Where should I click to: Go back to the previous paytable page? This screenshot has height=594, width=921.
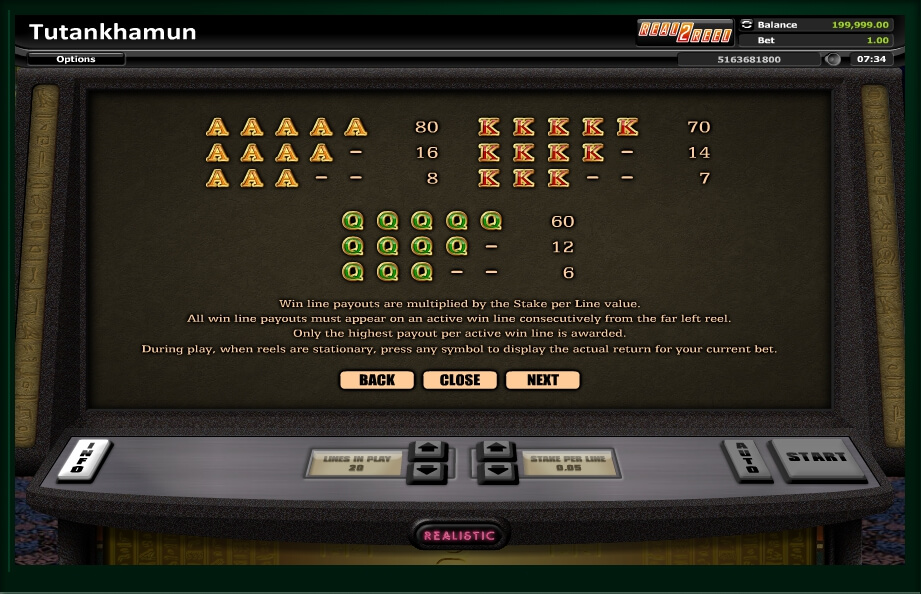377,380
